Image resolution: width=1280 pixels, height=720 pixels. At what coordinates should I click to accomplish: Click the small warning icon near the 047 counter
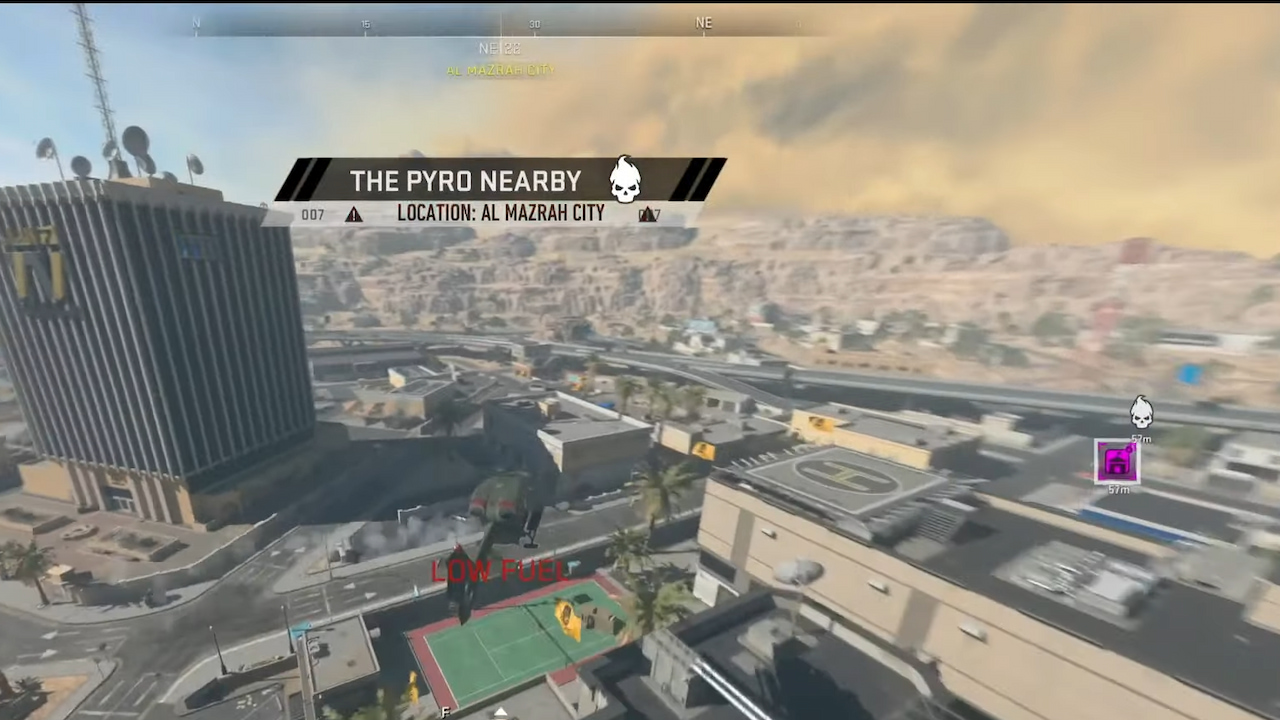point(648,213)
